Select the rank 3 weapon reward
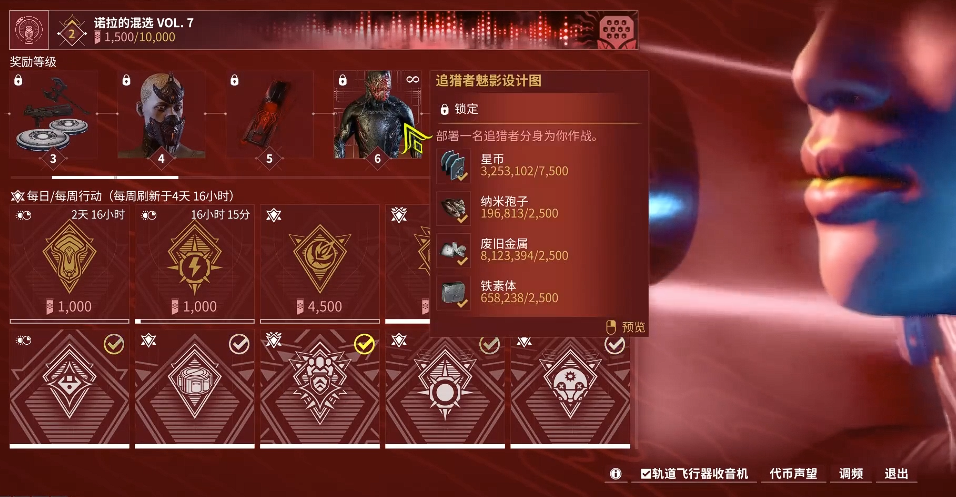 (52, 117)
